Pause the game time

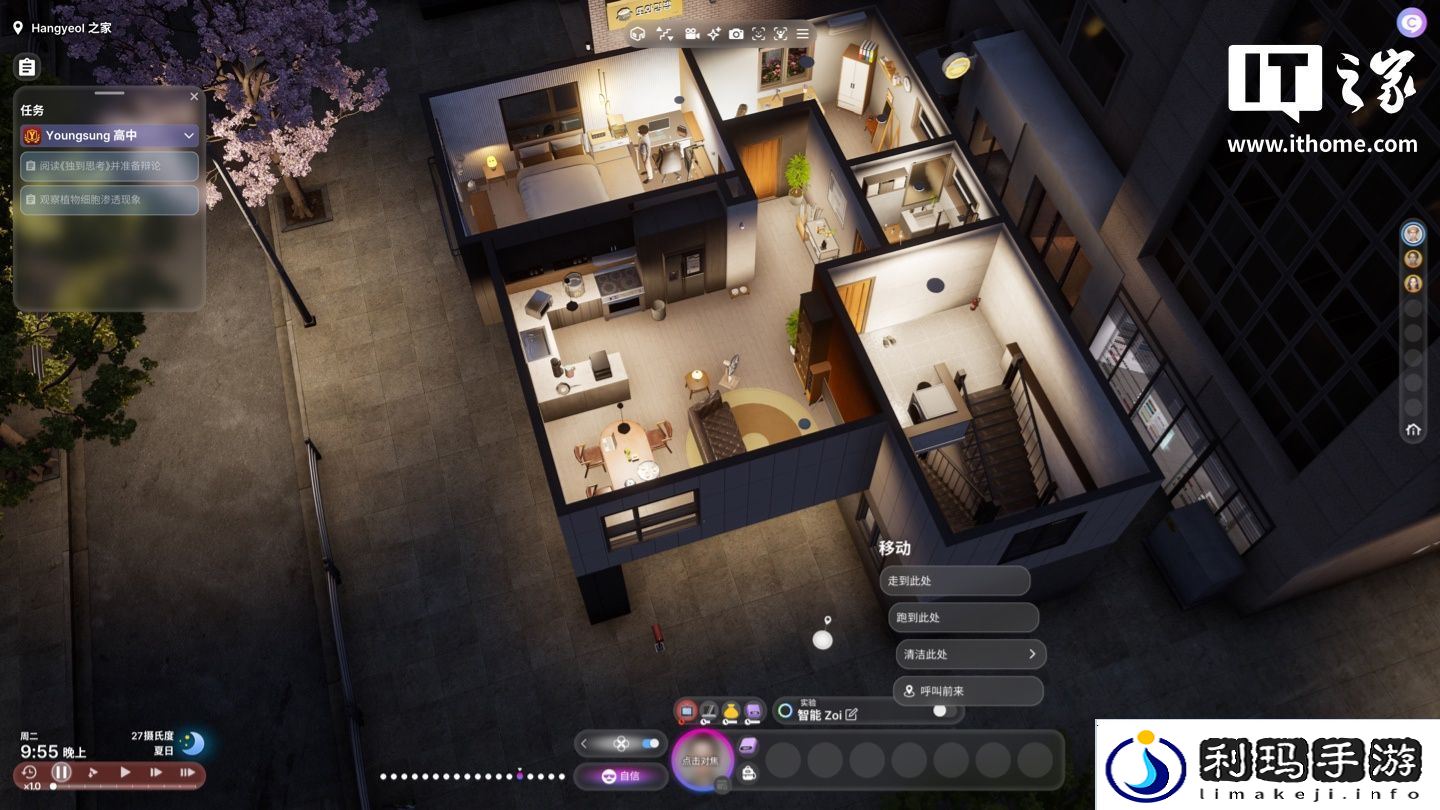[62, 772]
